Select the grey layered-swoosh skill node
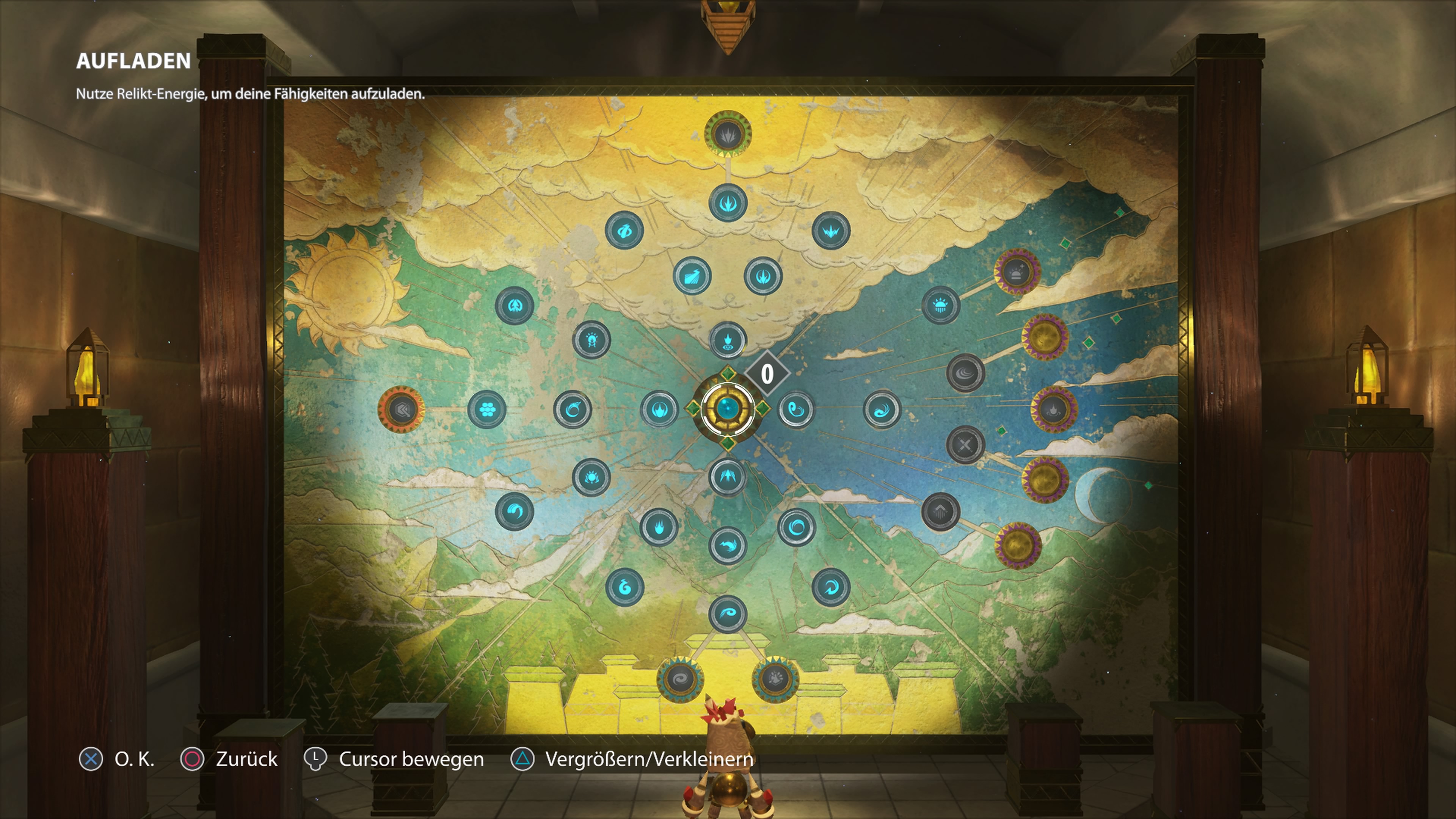 click(965, 373)
